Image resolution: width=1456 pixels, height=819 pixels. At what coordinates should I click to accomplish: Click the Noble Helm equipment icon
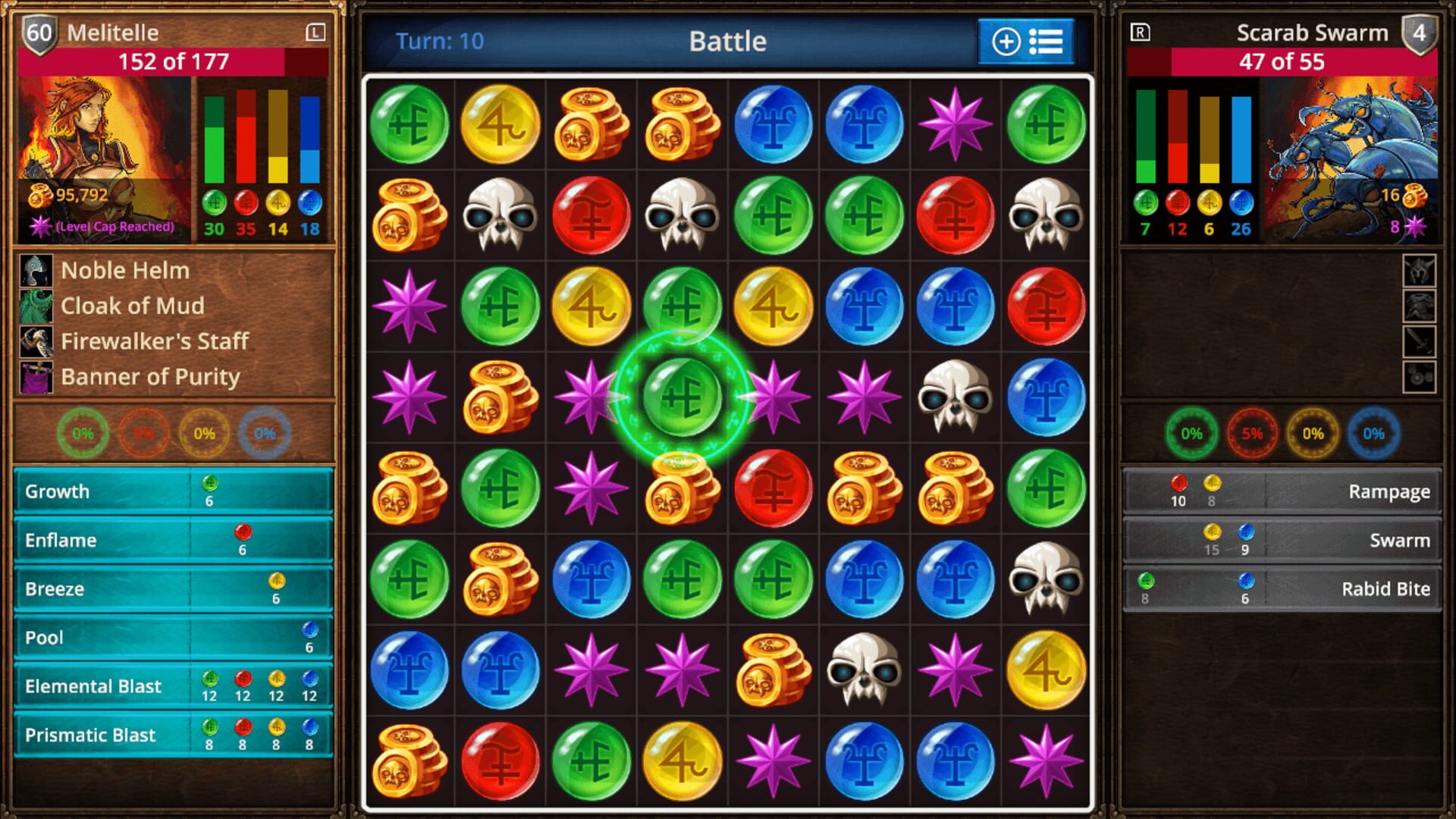34,271
